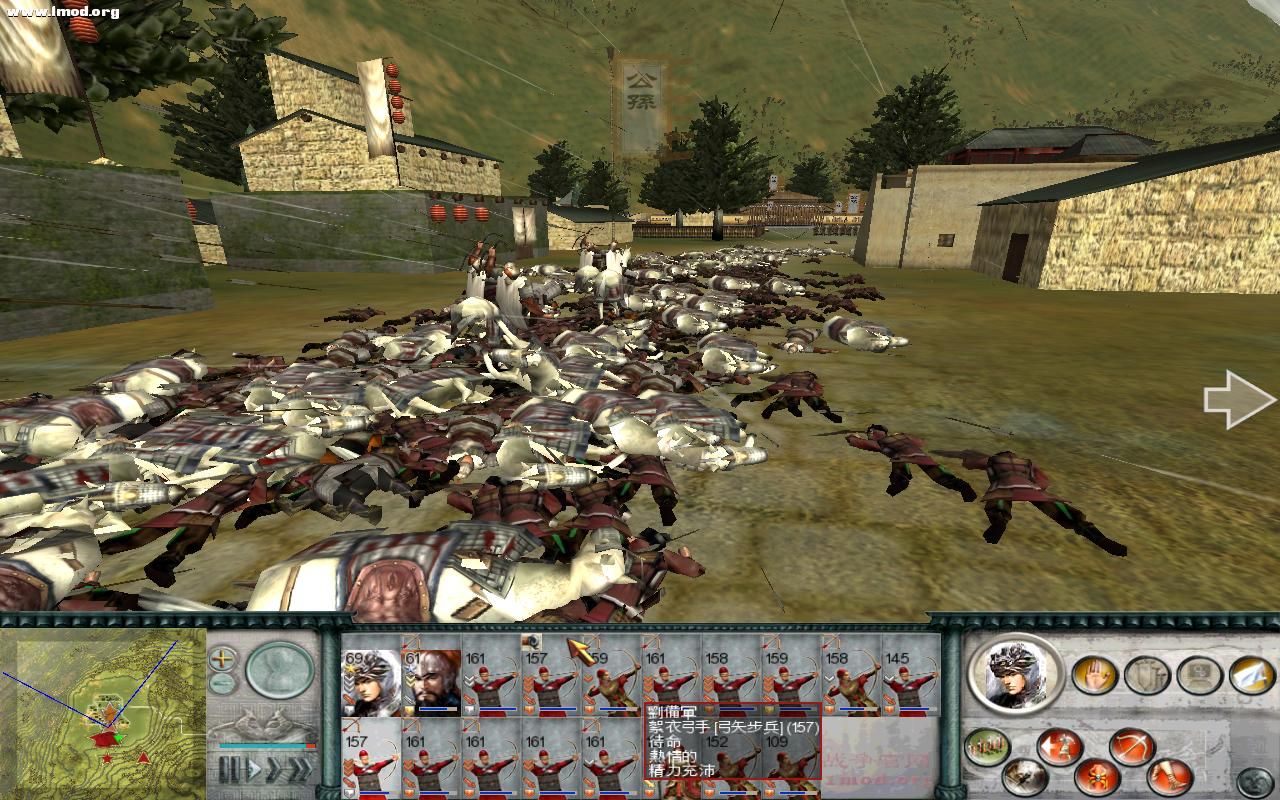Halt the selected unit with the hand icon
Viewport: 1280px width, 800px height.
pos(1092,674)
